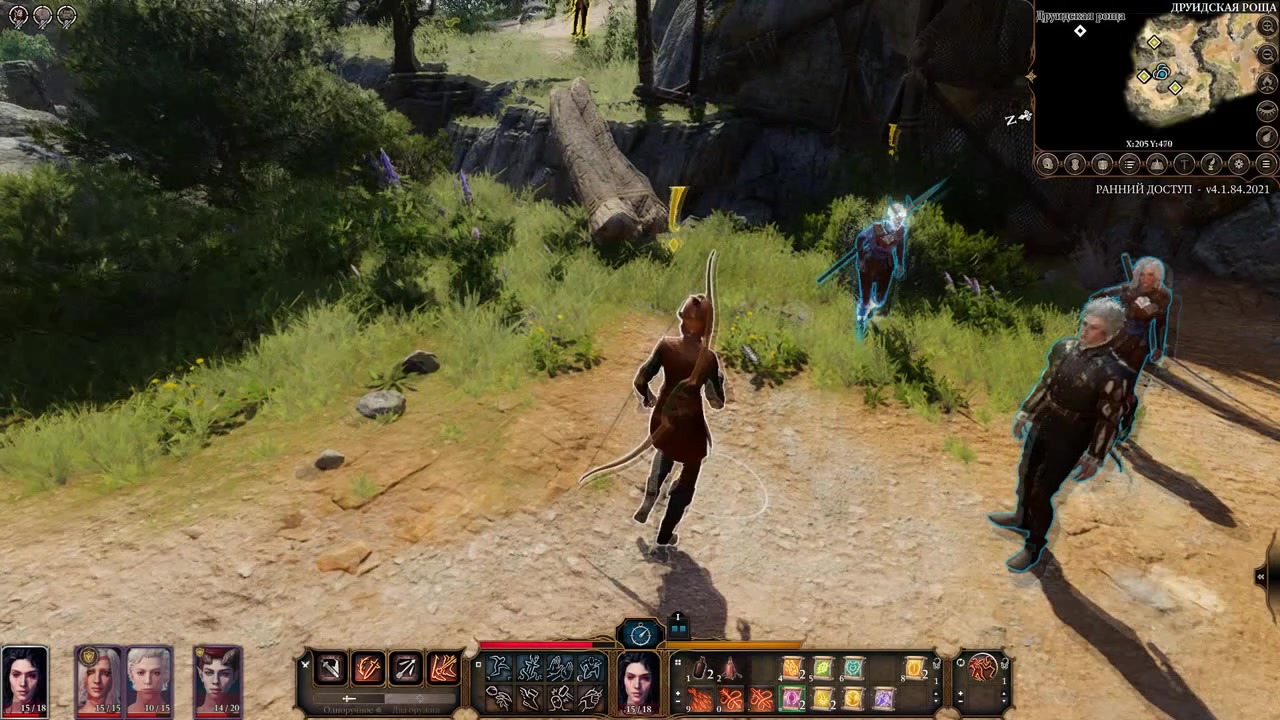Select the blue heart scroll in hotbar
Screen dimensions: 1280x720
point(853,667)
